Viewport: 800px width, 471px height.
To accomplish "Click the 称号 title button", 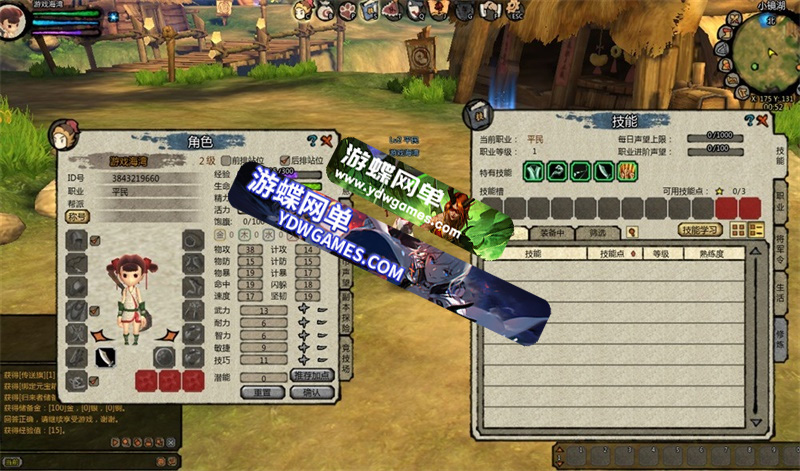I will (77, 216).
